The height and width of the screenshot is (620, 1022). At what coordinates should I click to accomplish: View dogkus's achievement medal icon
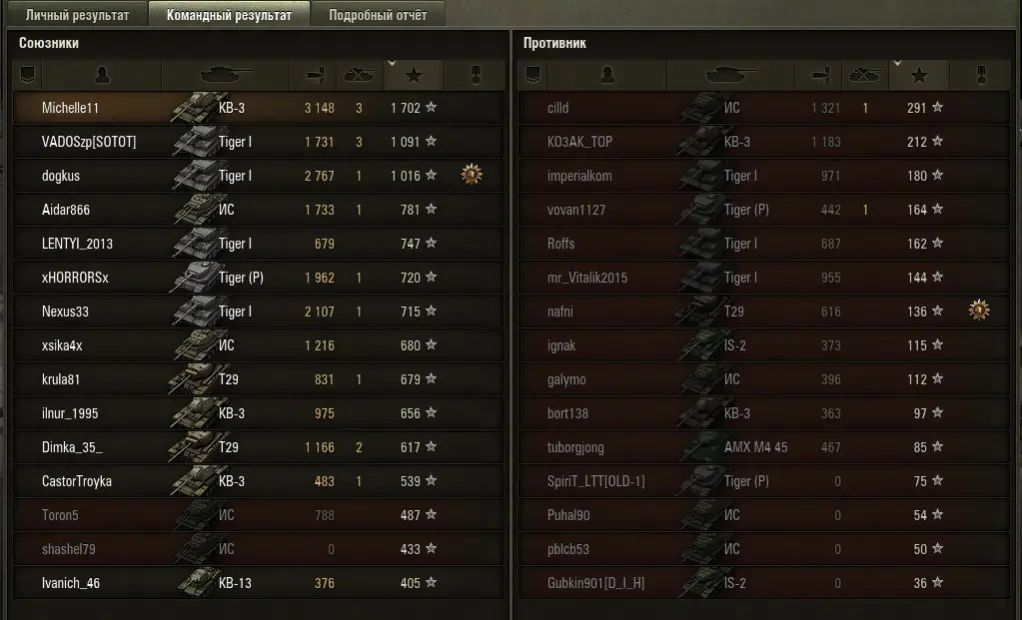[472, 176]
